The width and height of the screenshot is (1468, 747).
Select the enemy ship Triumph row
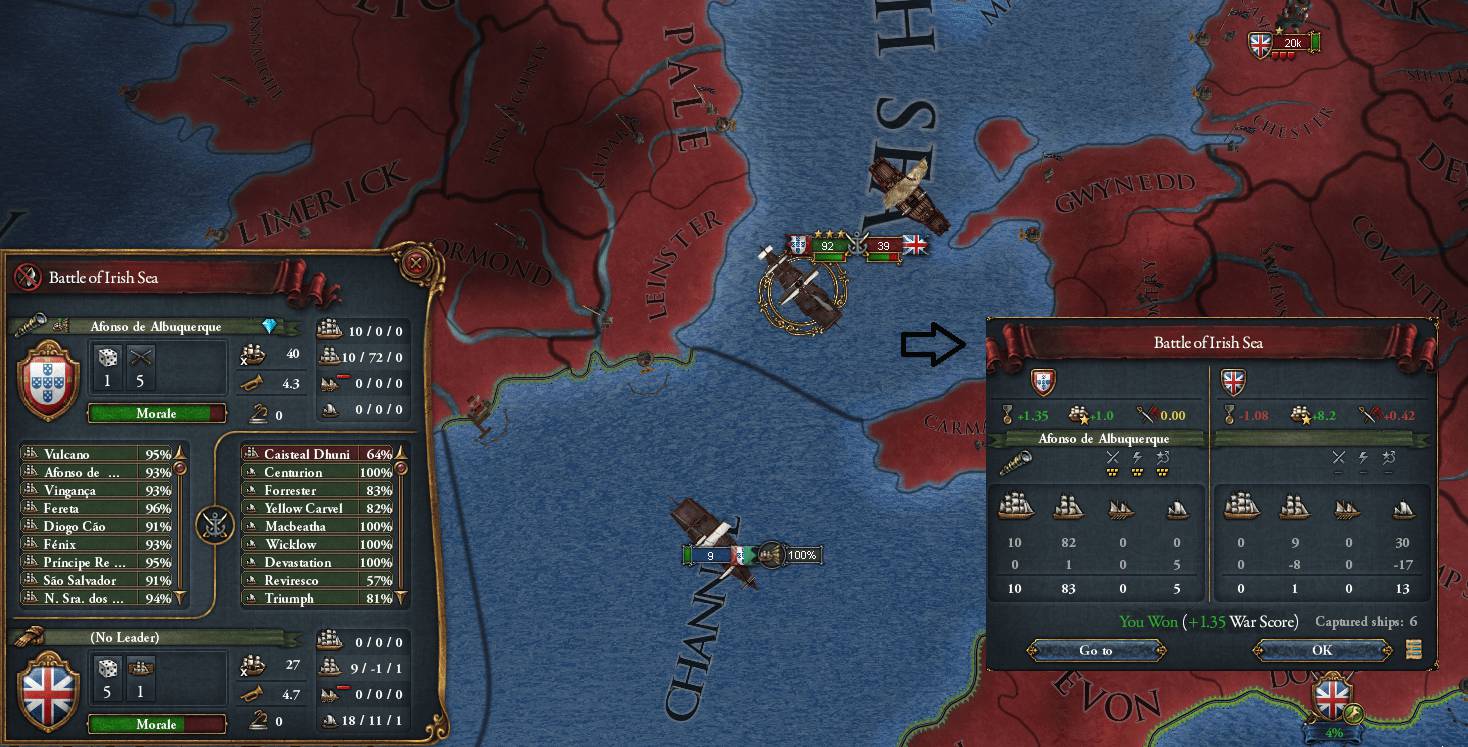point(318,598)
